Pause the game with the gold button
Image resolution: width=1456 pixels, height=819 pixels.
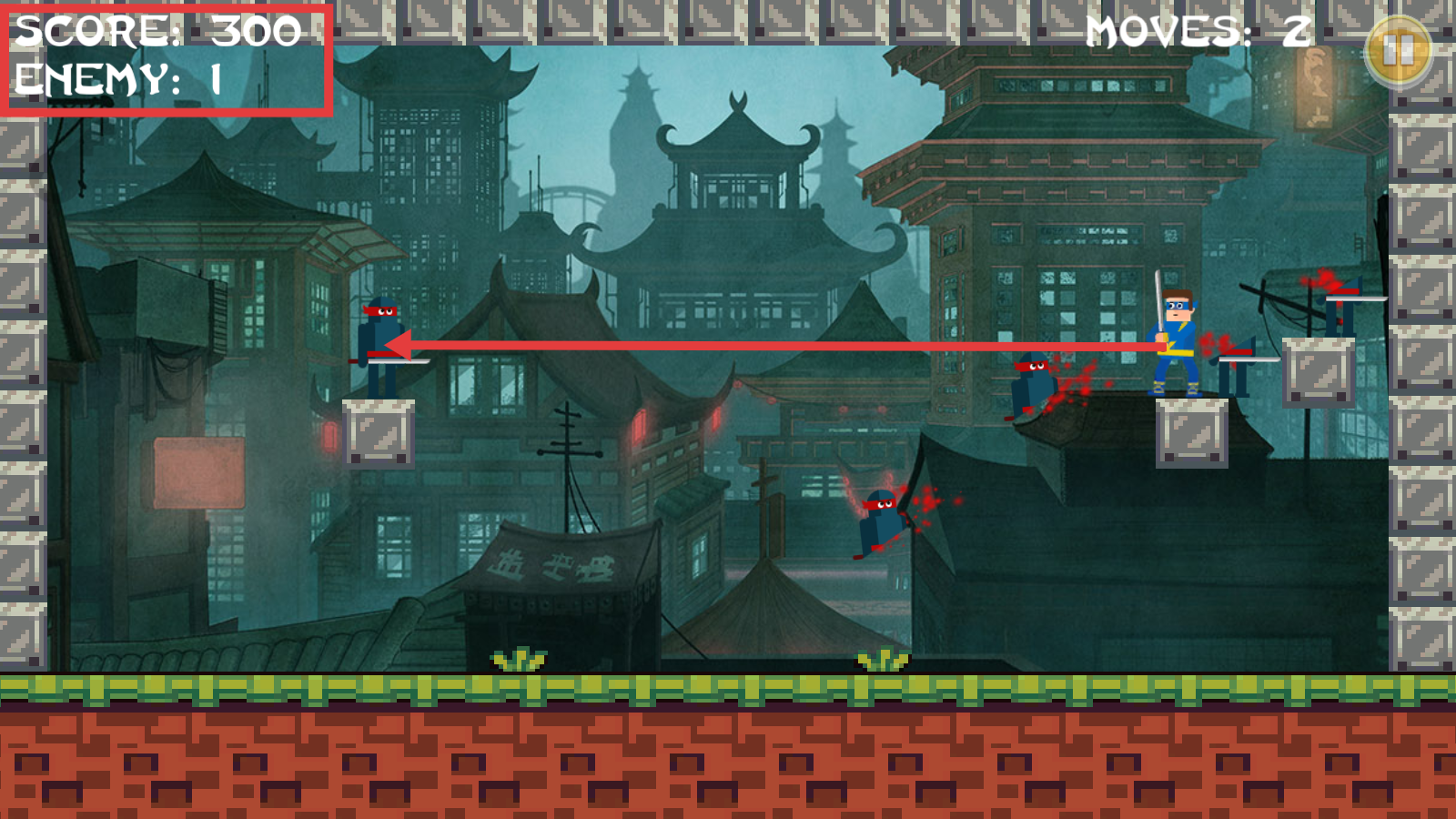pyautogui.click(x=1398, y=51)
